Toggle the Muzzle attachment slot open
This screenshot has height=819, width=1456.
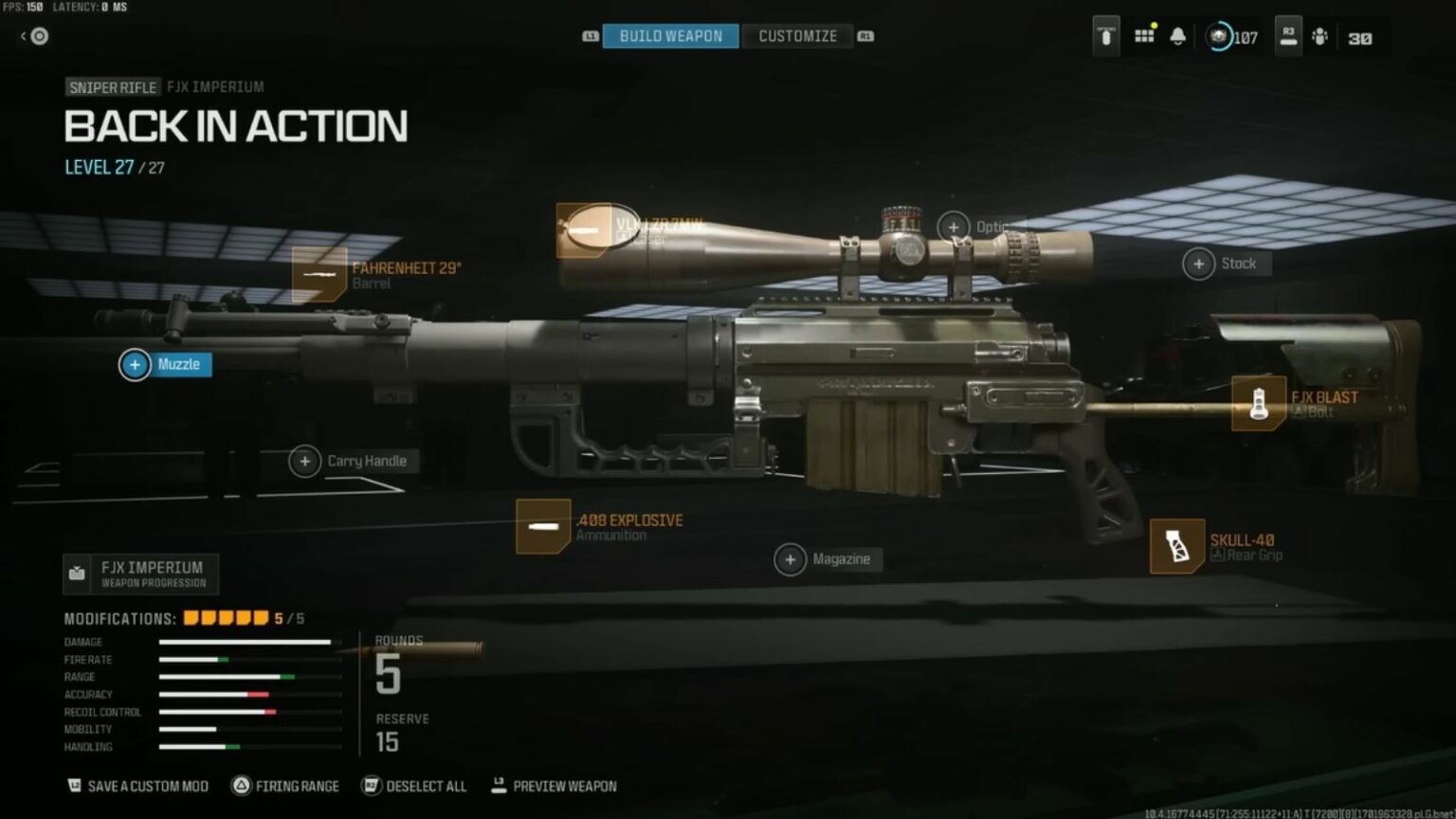134,364
